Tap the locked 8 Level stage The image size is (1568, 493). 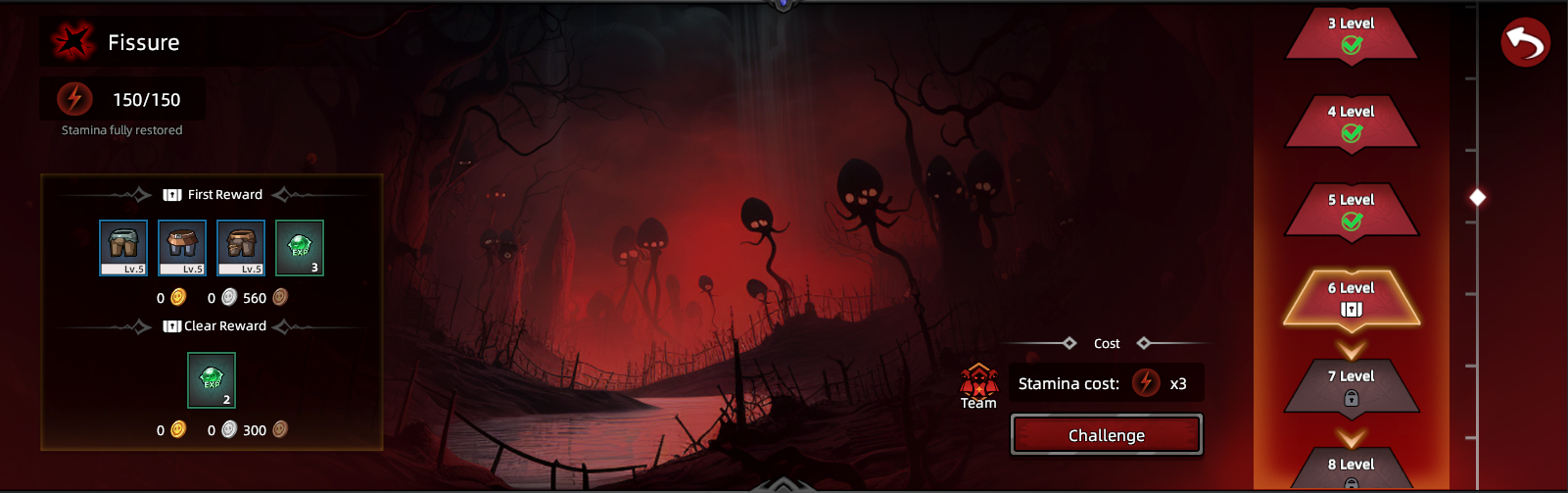[x=1352, y=468]
